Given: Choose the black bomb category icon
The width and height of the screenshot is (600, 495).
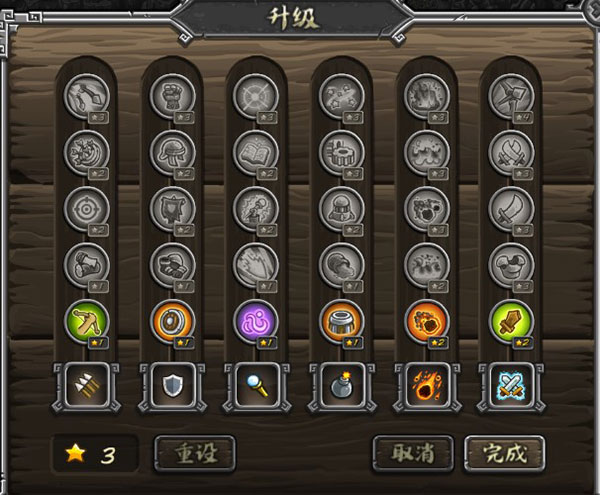Looking at the screenshot, I should click(x=342, y=385).
